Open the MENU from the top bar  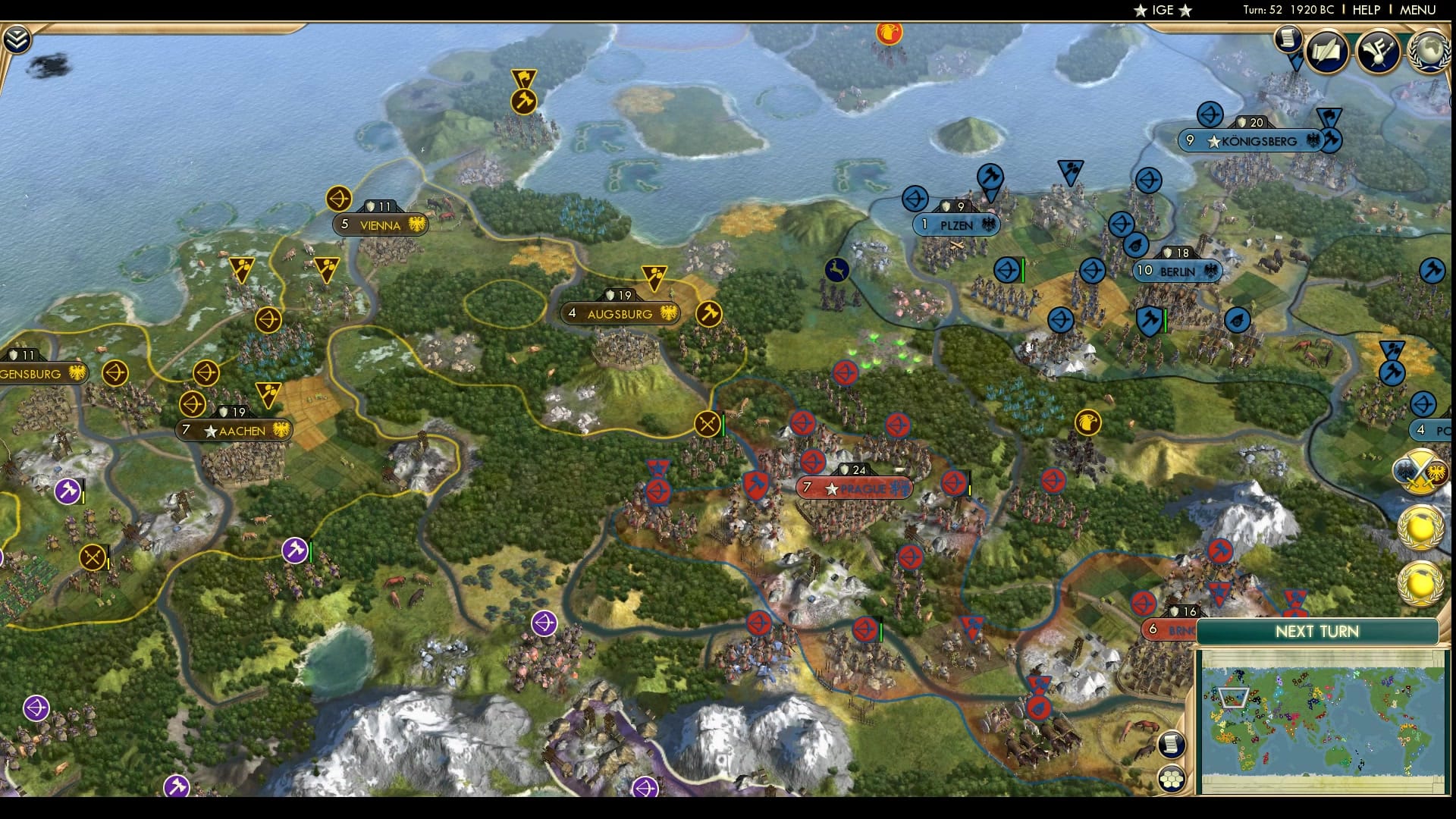(x=1424, y=10)
